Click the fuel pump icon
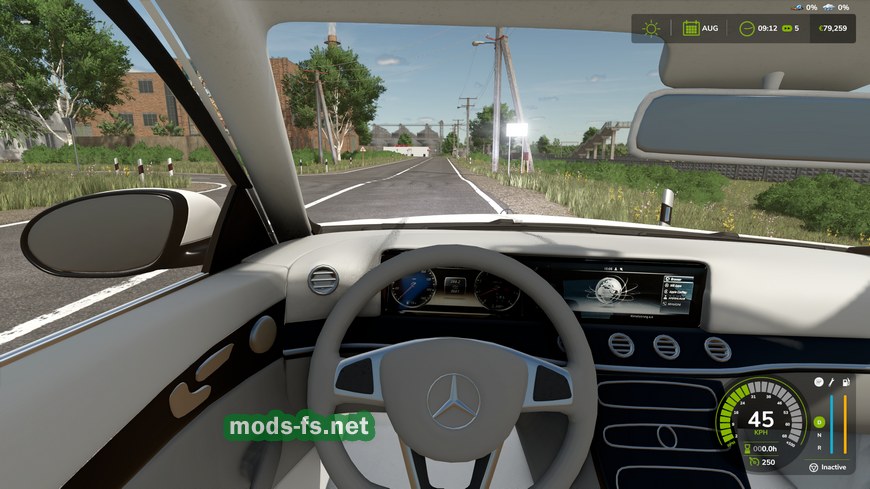 pyautogui.click(x=847, y=382)
